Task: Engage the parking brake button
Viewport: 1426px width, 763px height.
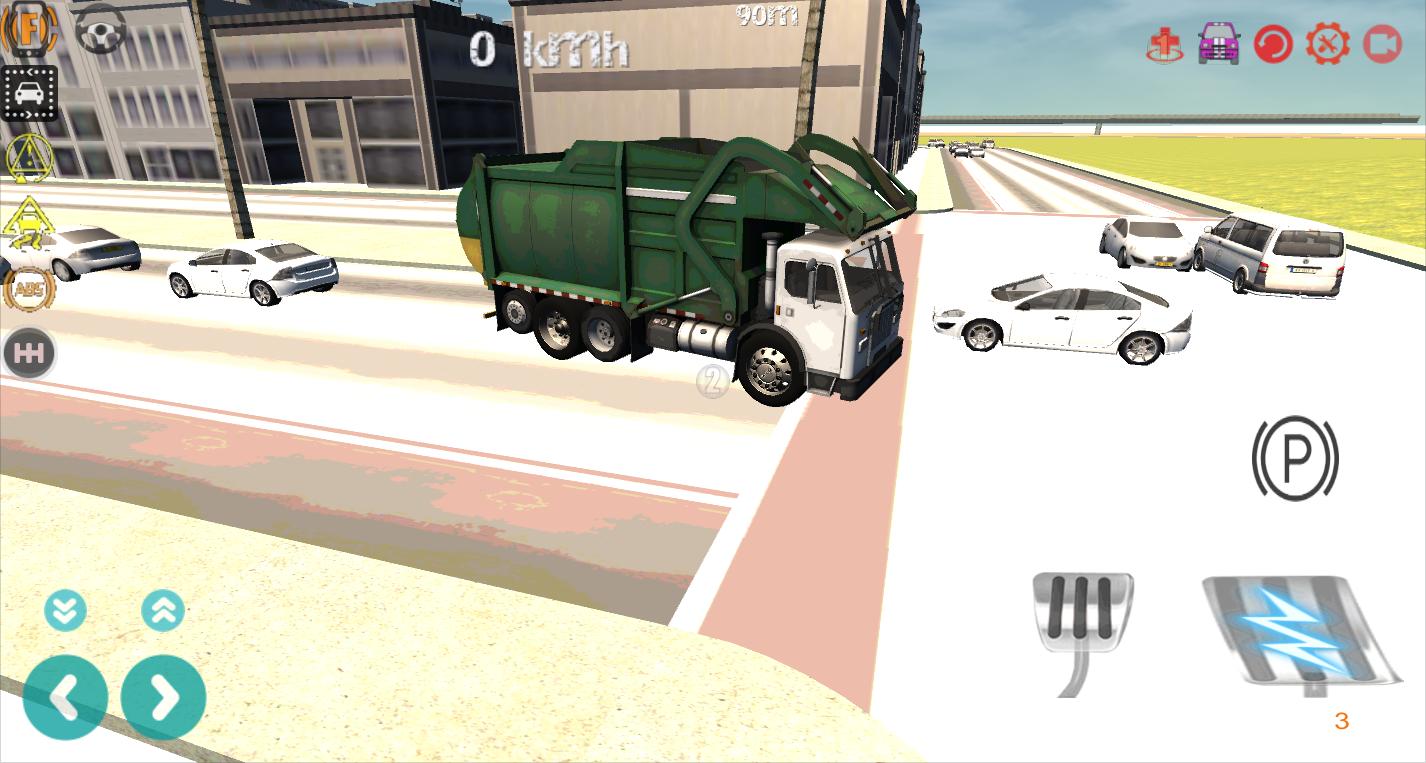Action: [1294, 459]
